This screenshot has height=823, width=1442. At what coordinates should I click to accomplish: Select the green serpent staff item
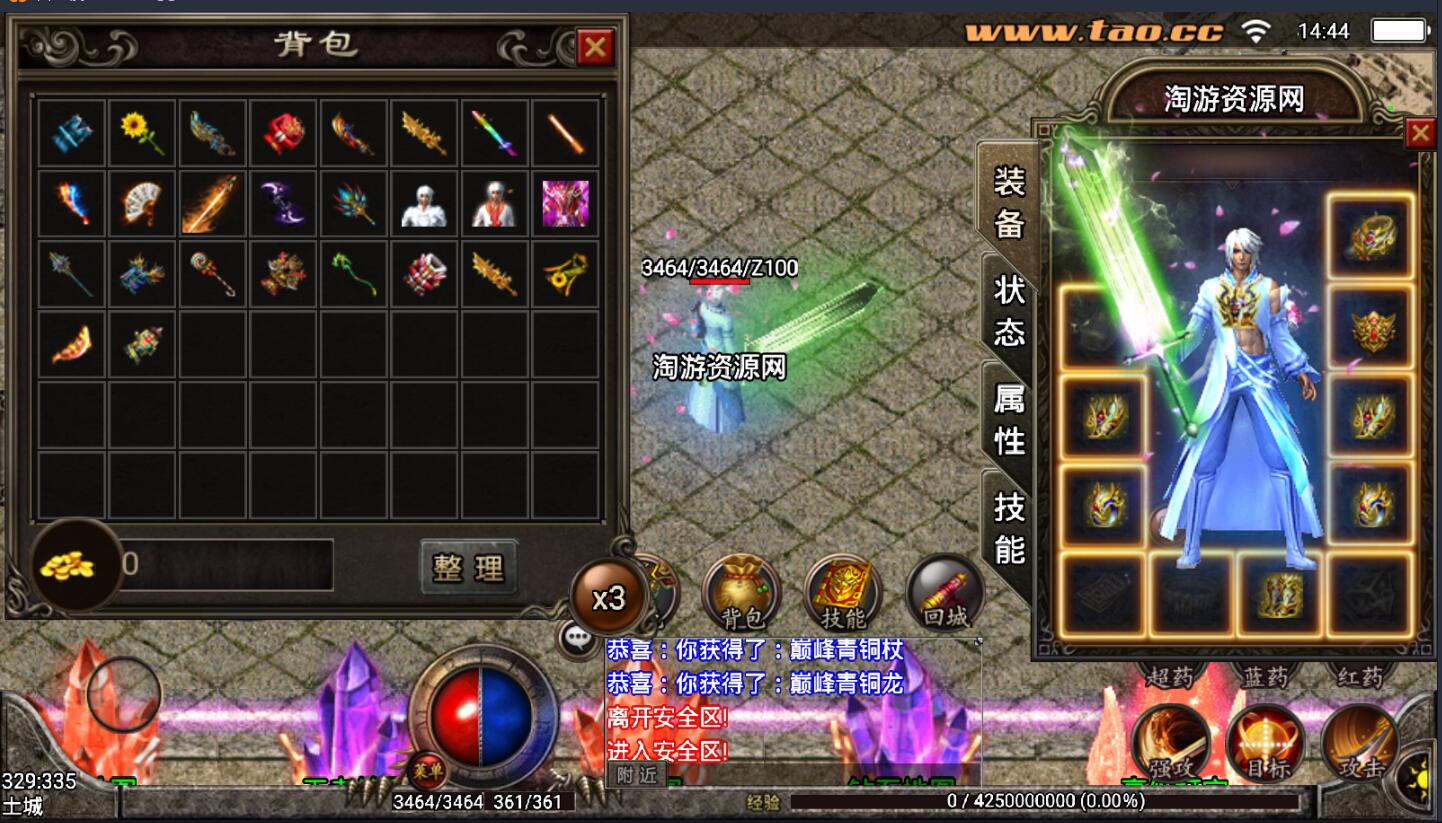354,273
